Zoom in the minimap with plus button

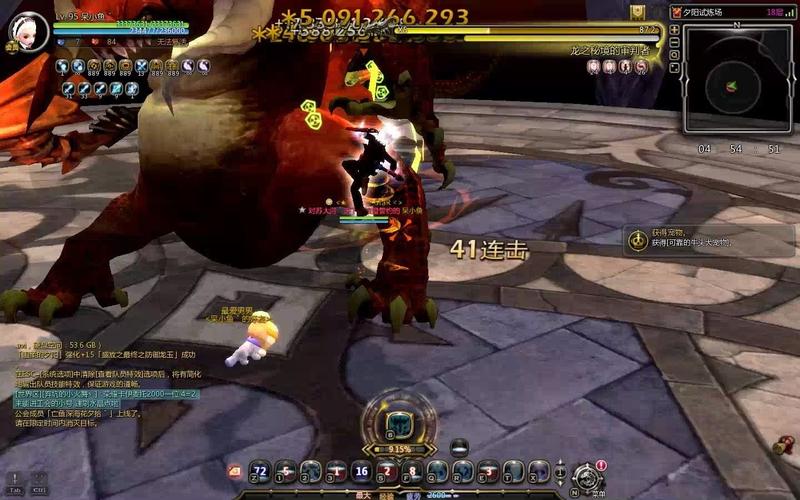674,30
